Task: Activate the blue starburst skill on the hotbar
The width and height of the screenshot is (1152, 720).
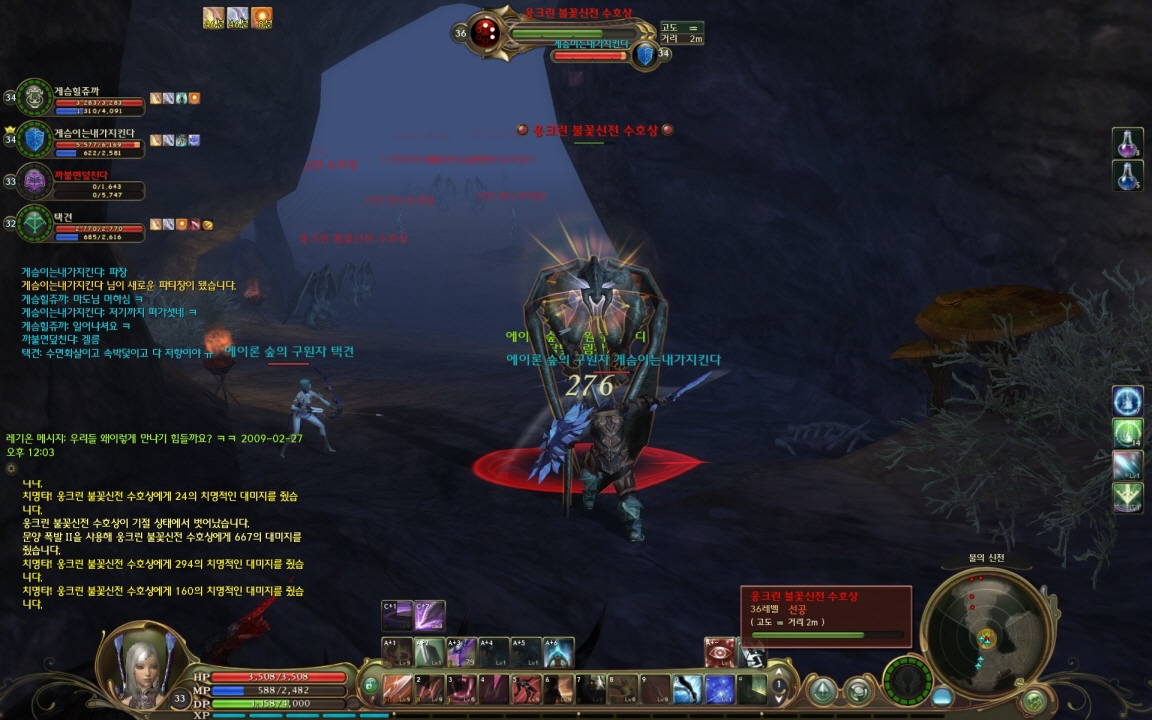Action: coord(720,689)
